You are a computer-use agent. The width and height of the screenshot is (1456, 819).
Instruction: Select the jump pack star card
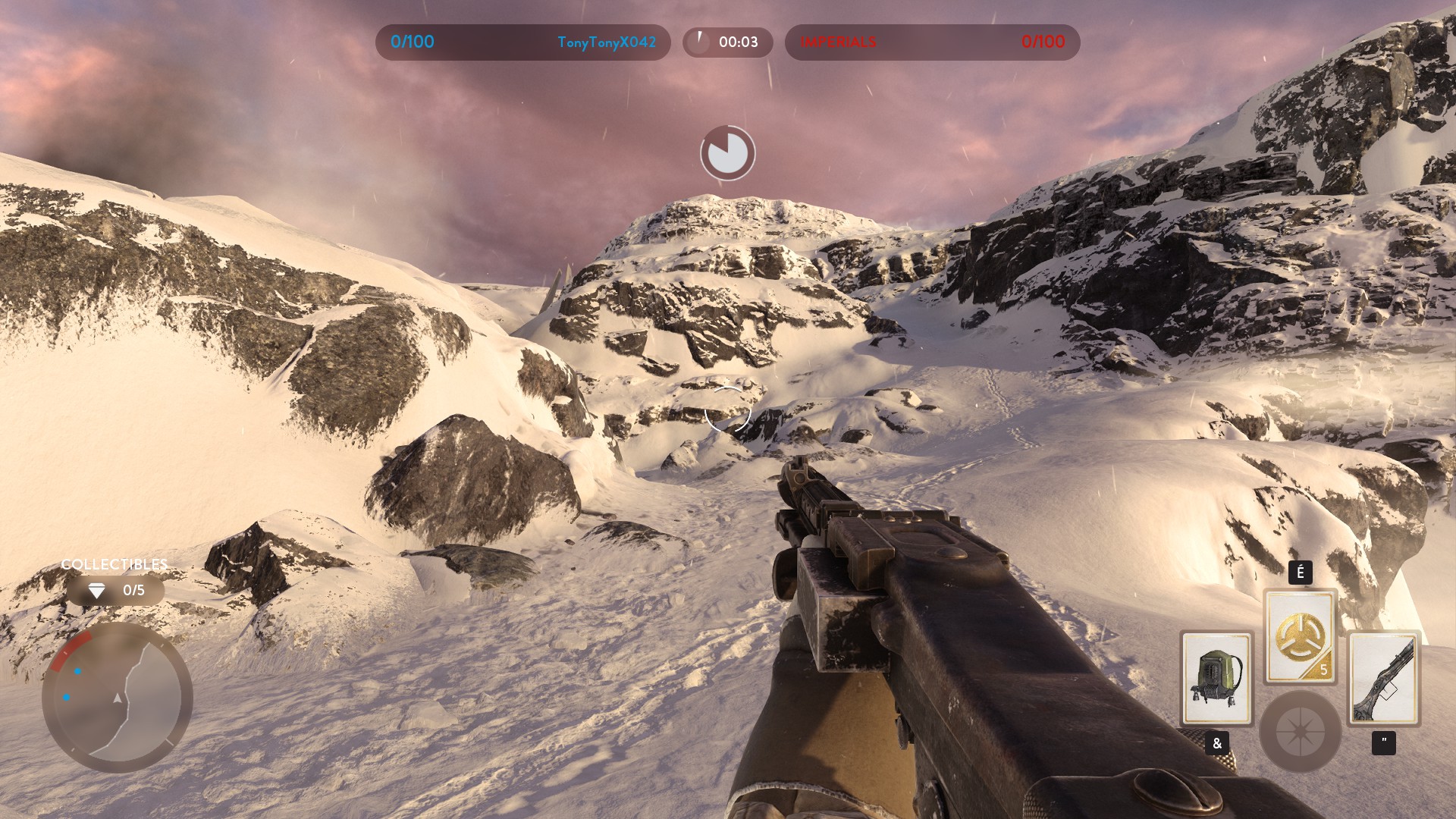1216,678
